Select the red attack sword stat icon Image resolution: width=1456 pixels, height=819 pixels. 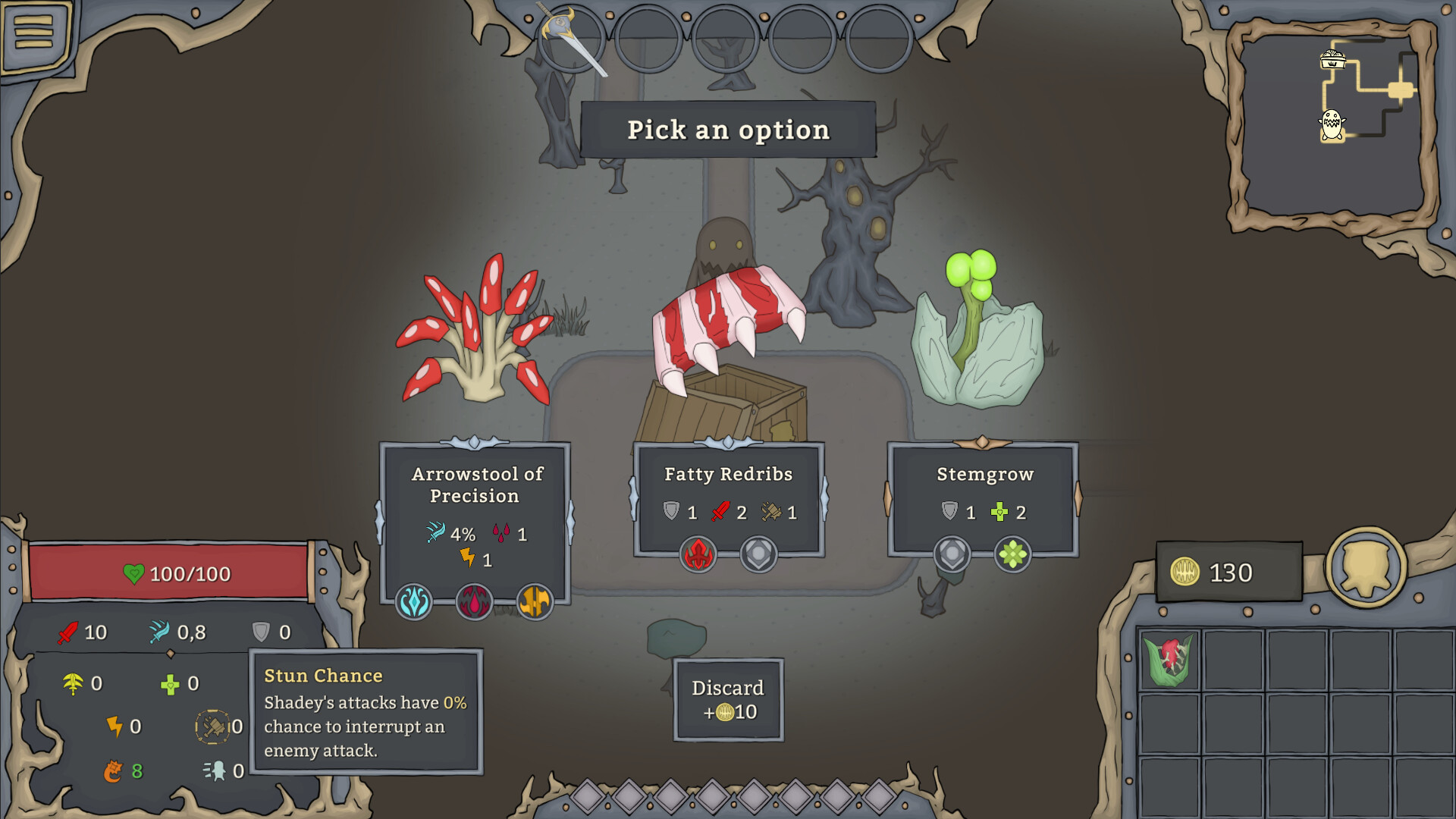coord(67,632)
